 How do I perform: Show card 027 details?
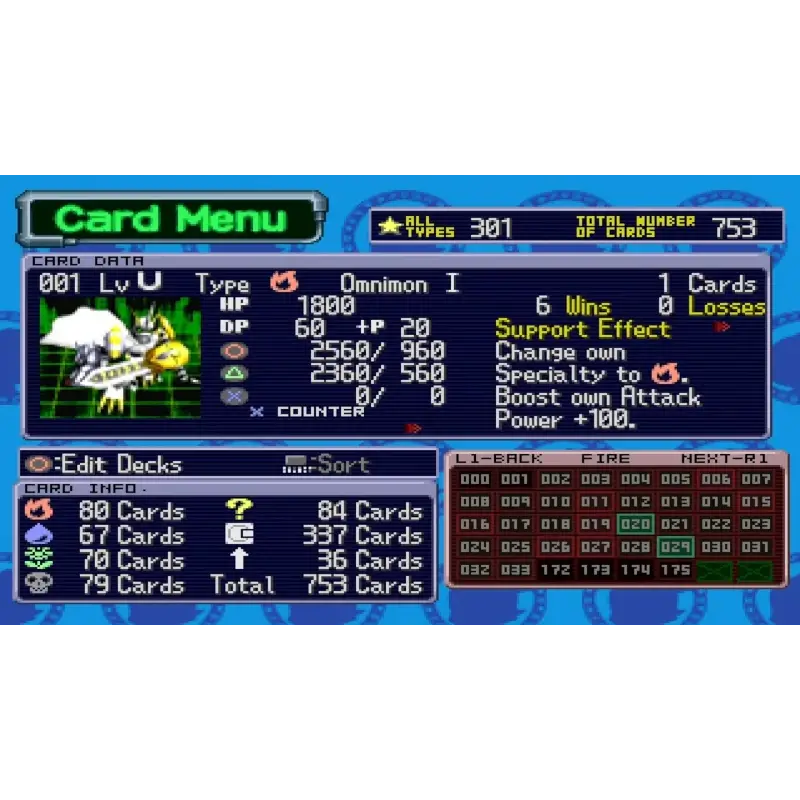tap(595, 547)
